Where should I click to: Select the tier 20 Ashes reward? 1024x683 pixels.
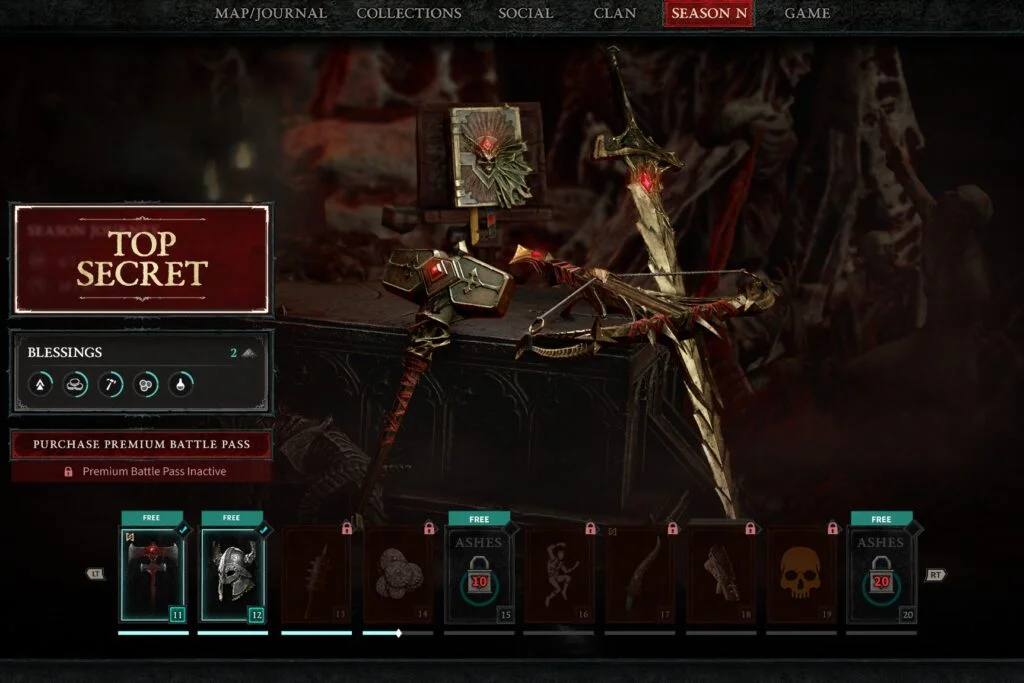pyautogui.click(x=881, y=575)
